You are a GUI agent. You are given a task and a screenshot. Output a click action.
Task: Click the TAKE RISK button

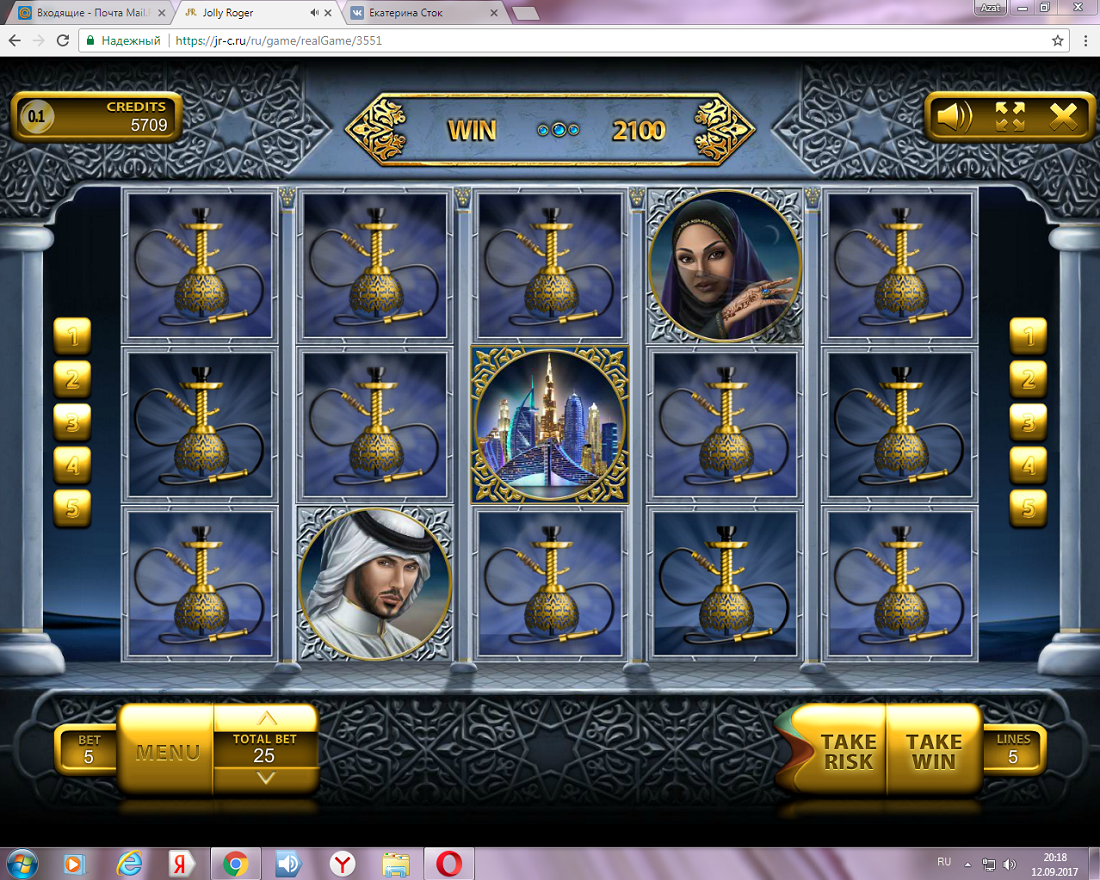pyautogui.click(x=847, y=751)
